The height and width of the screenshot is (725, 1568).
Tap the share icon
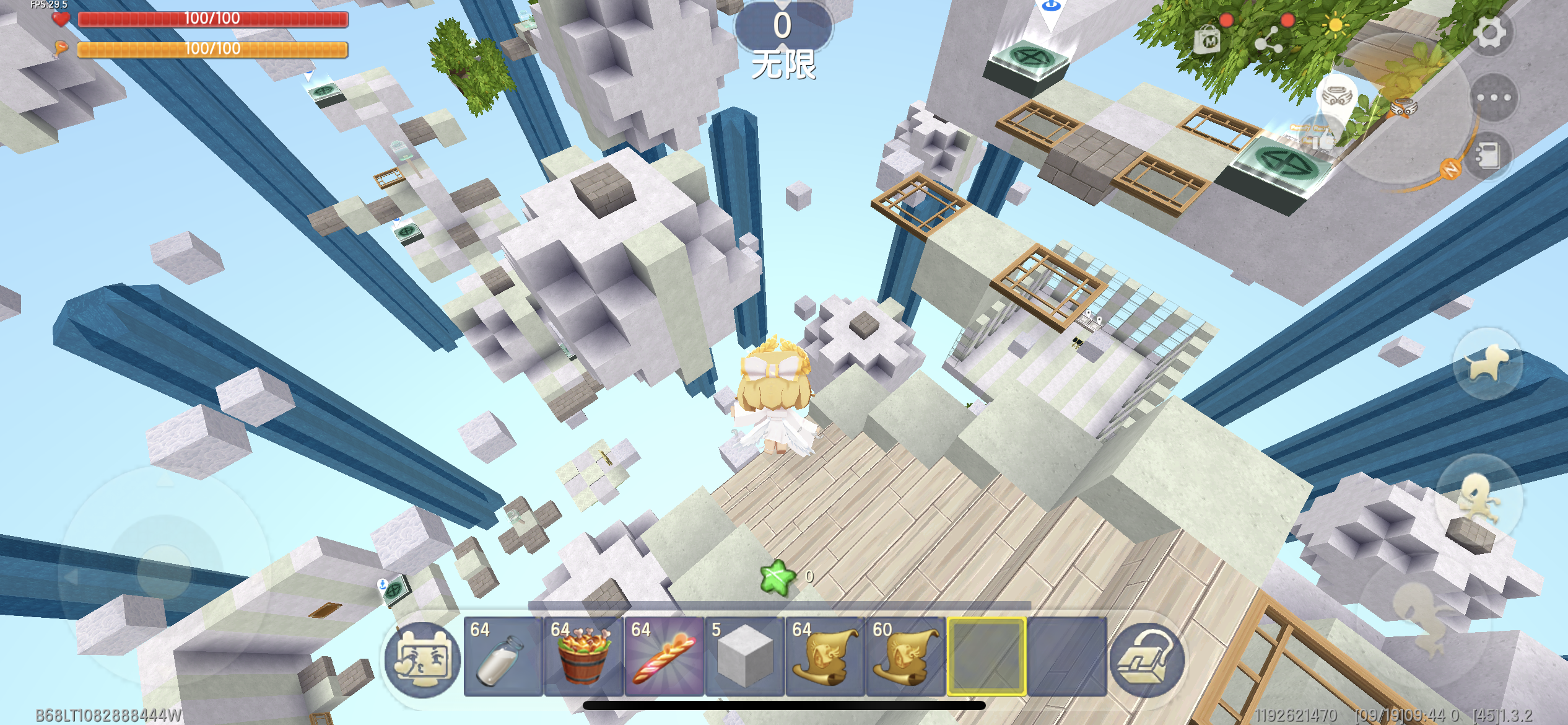point(1268,41)
